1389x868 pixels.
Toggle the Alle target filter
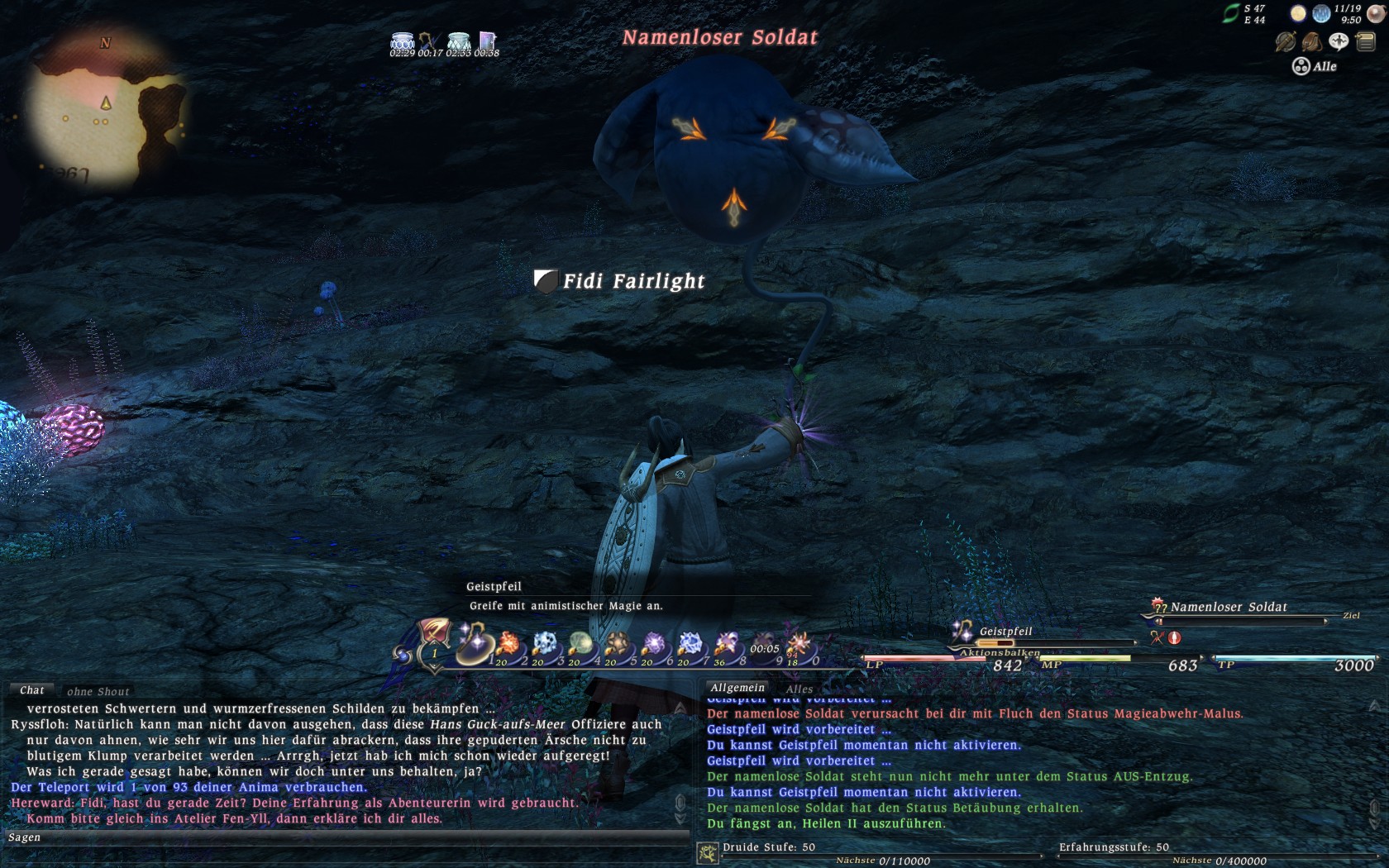pos(1315,66)
